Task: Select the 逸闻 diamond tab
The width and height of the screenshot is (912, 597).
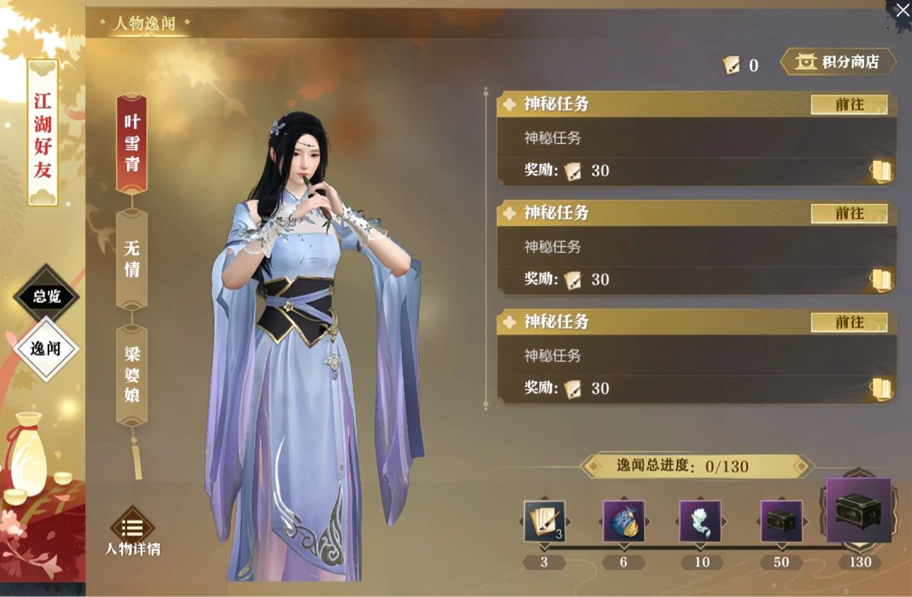Action: (x=46, y=349)
